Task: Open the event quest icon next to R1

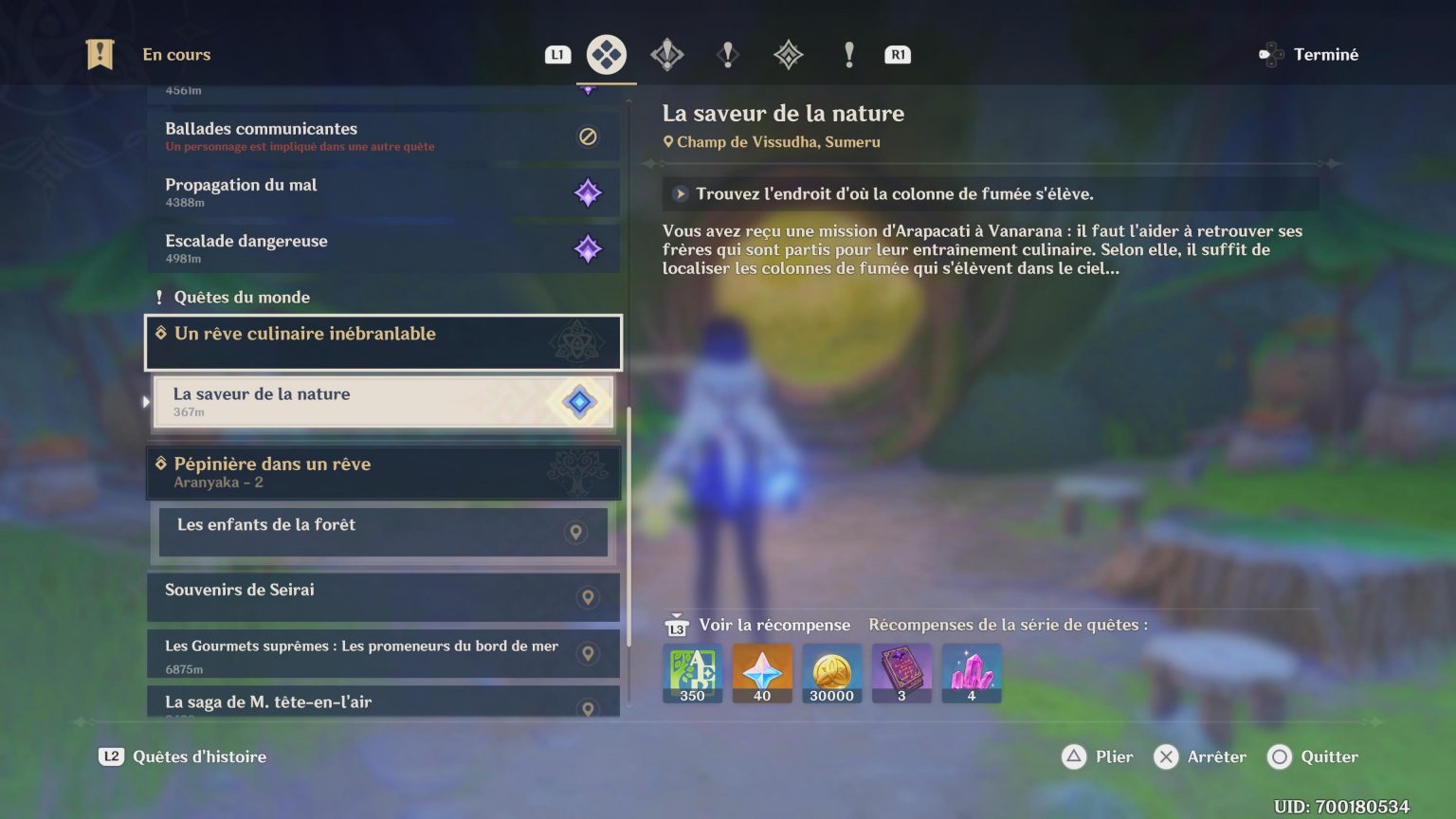Action: pos(848,54)
